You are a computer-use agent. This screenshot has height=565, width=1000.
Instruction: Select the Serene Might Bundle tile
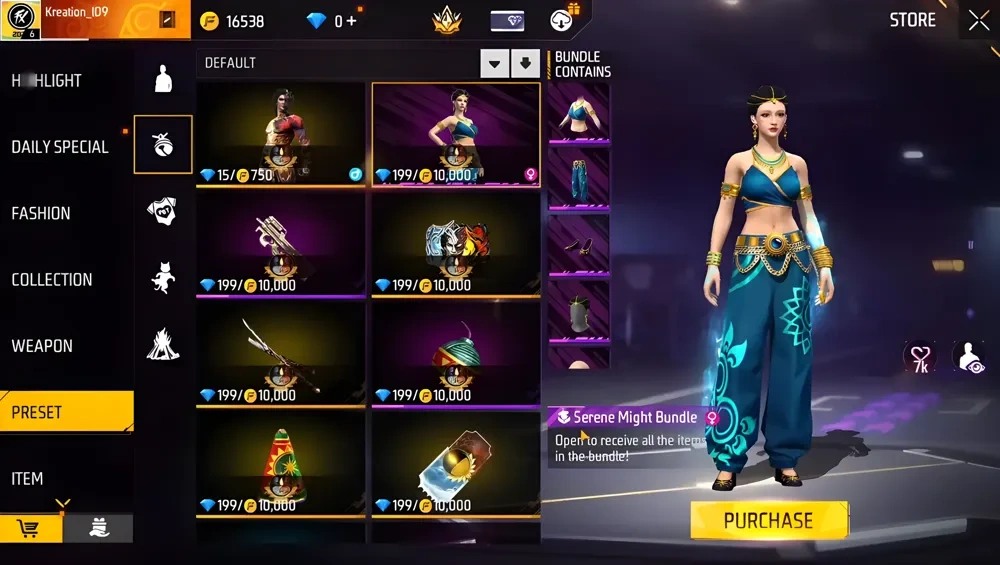tap(456, 134)
